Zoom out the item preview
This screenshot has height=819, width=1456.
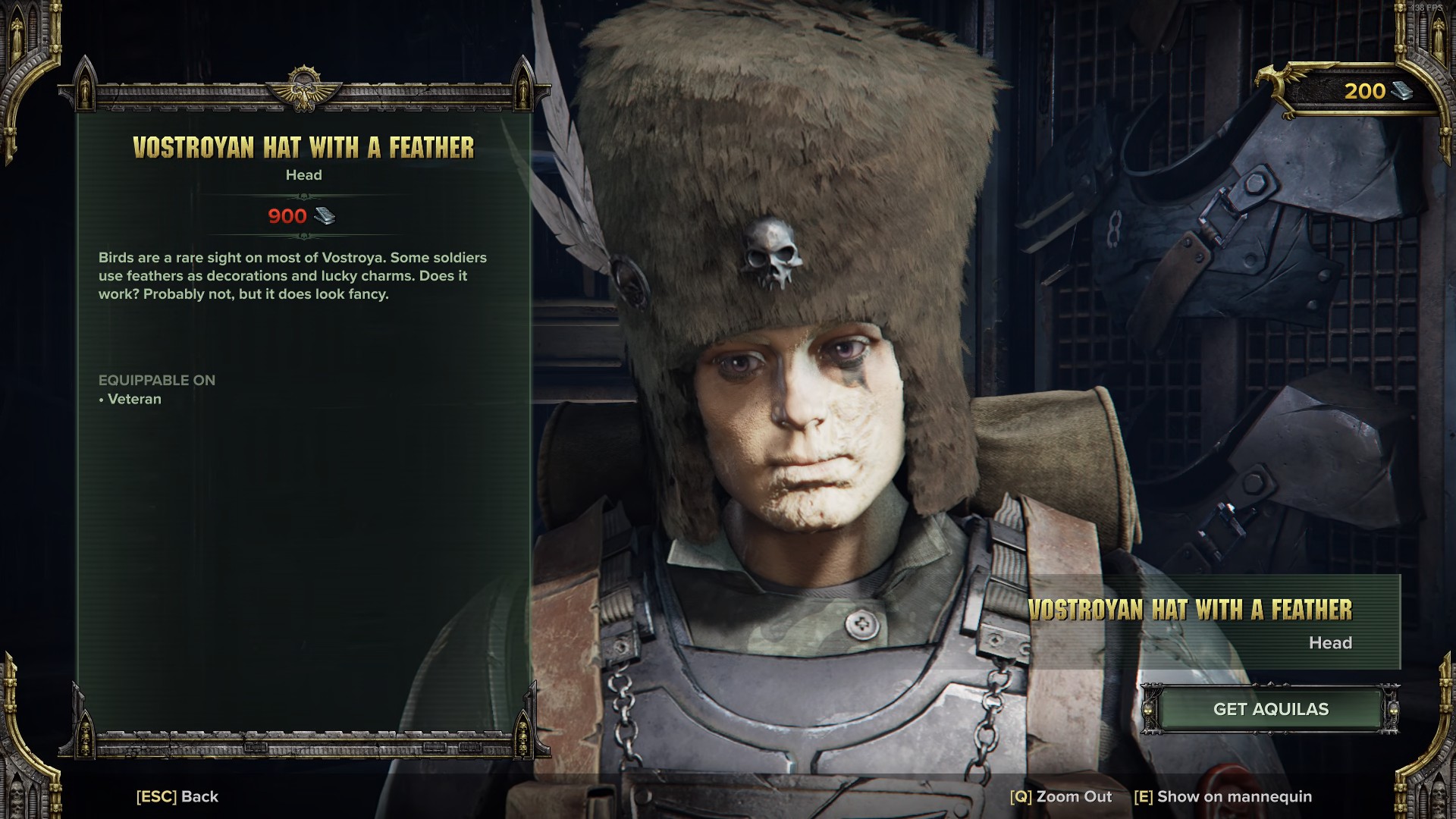pos(1060,796)
